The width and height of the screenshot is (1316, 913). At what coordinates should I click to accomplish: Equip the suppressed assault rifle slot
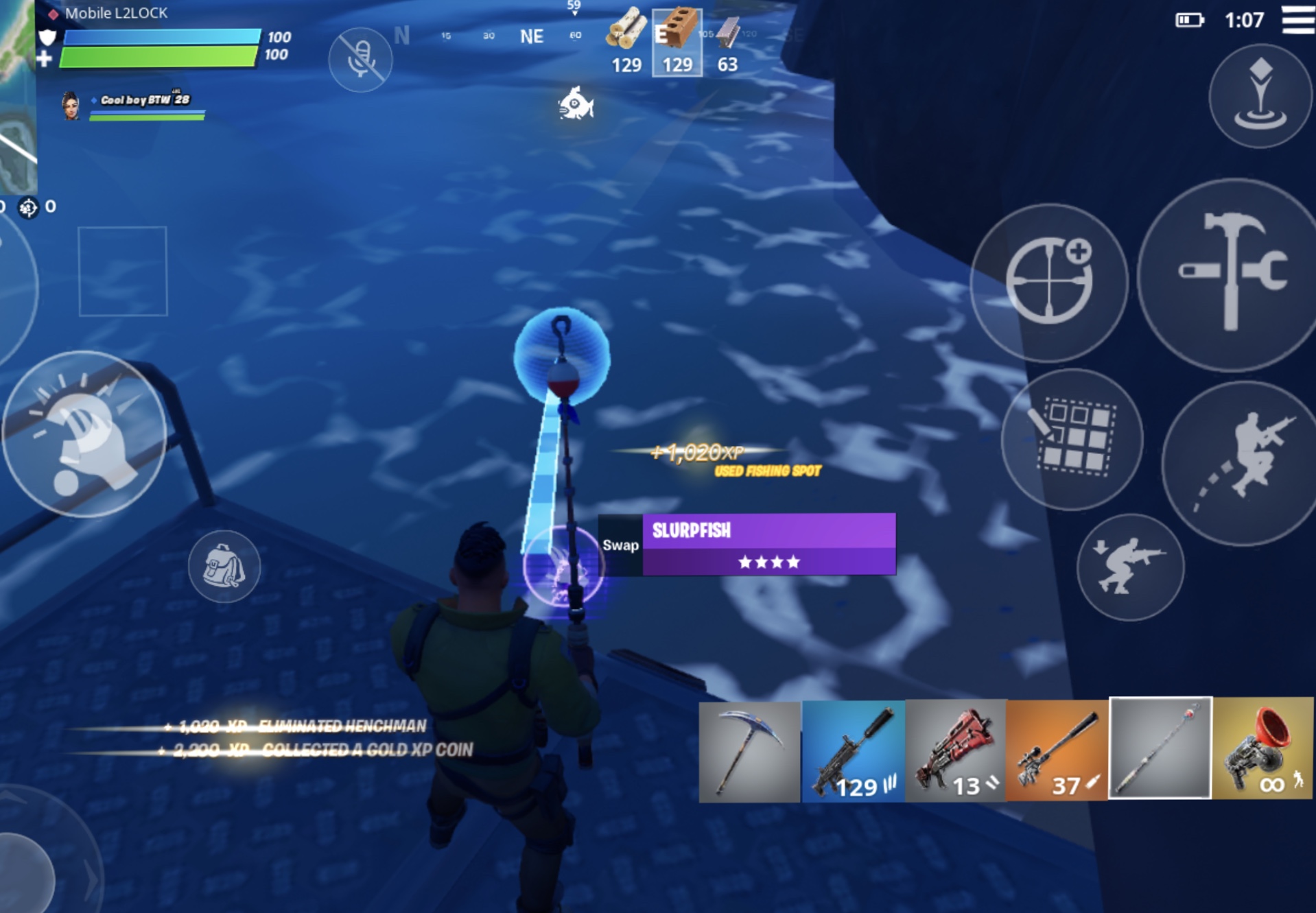click(853, 750)
